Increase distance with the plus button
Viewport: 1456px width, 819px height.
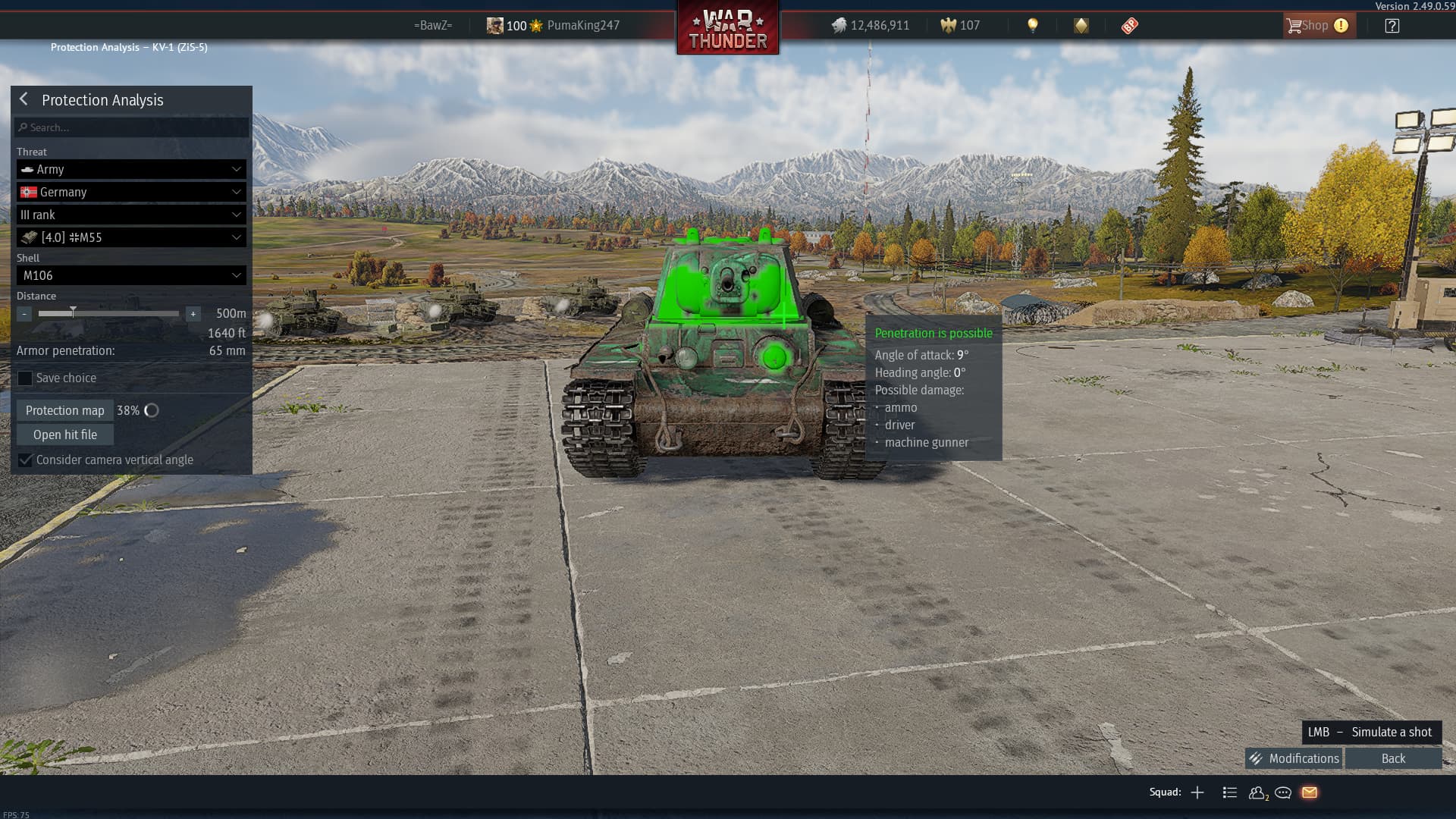(193, 314)
